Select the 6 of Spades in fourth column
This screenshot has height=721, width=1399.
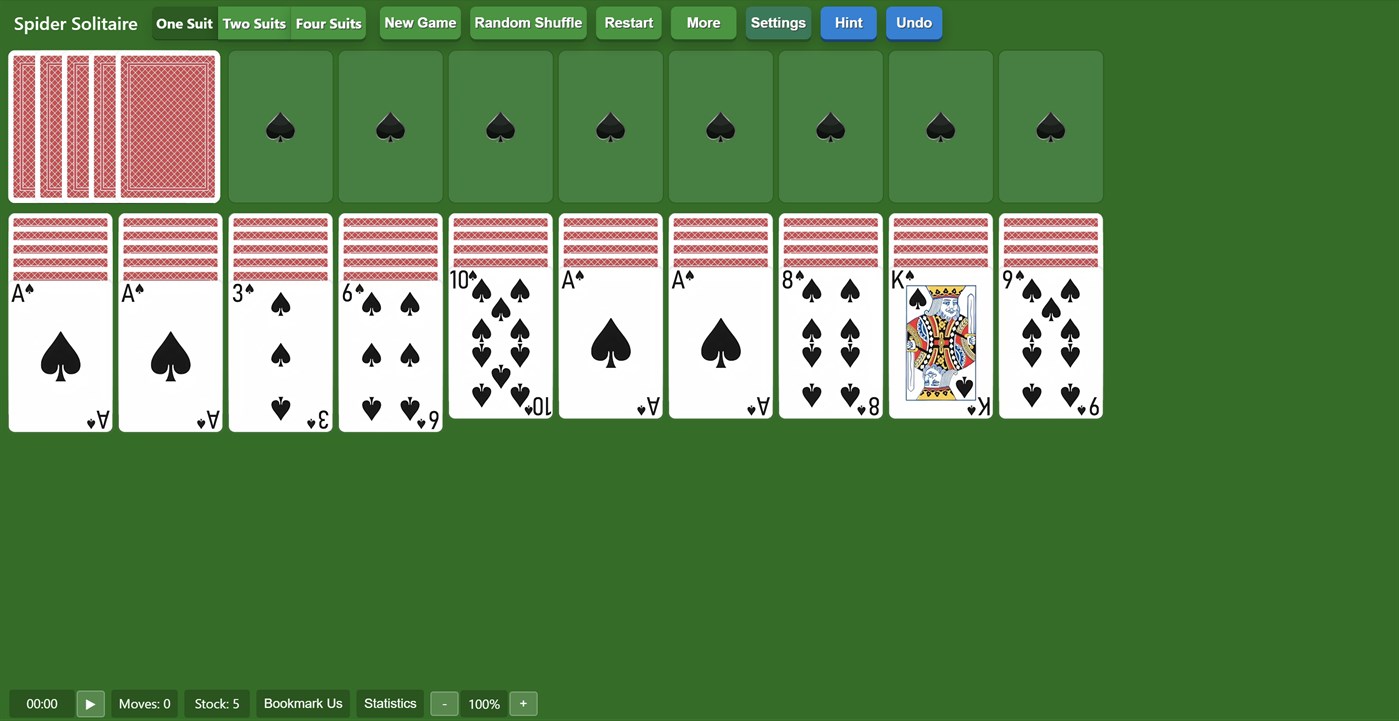[x=390, y=345]
